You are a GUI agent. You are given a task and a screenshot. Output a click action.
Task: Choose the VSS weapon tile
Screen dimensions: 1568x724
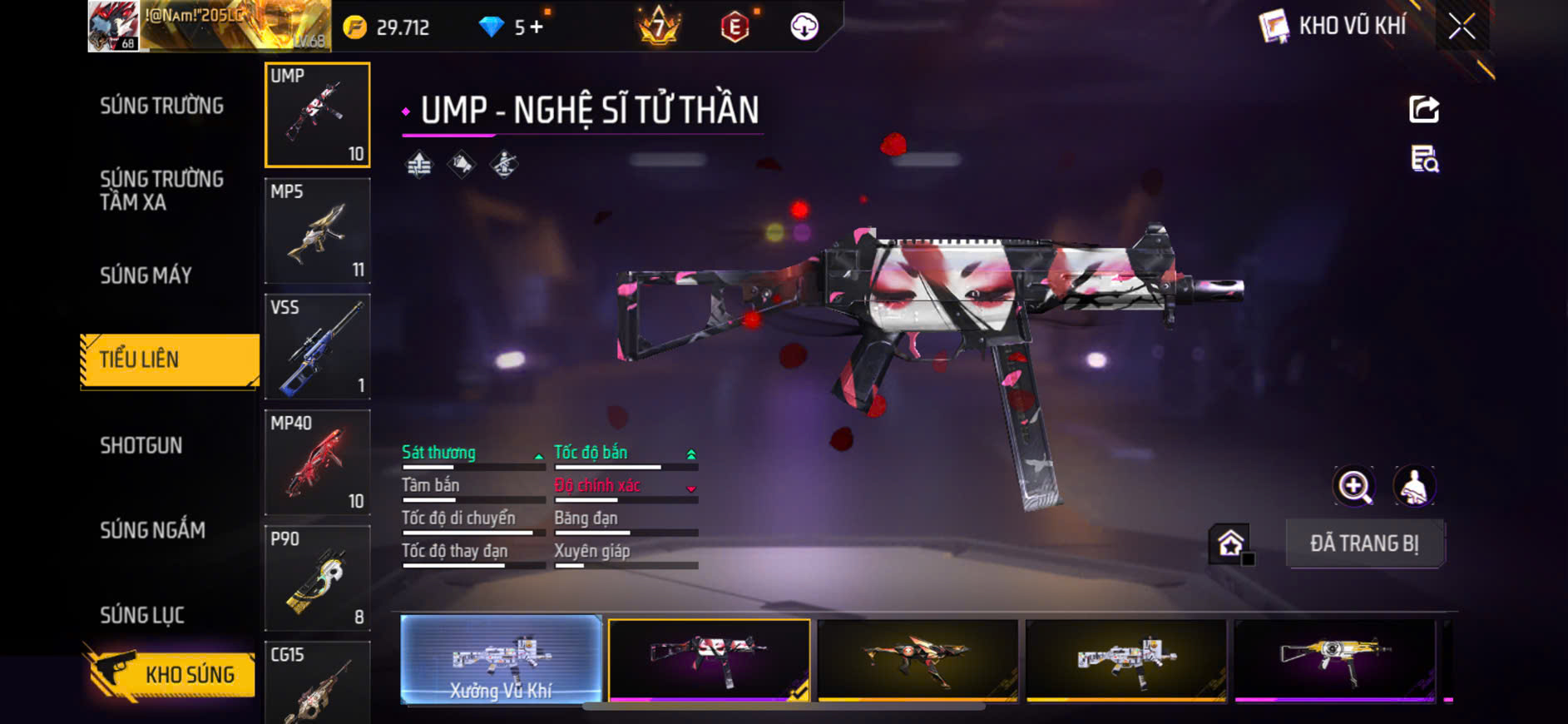317,346
